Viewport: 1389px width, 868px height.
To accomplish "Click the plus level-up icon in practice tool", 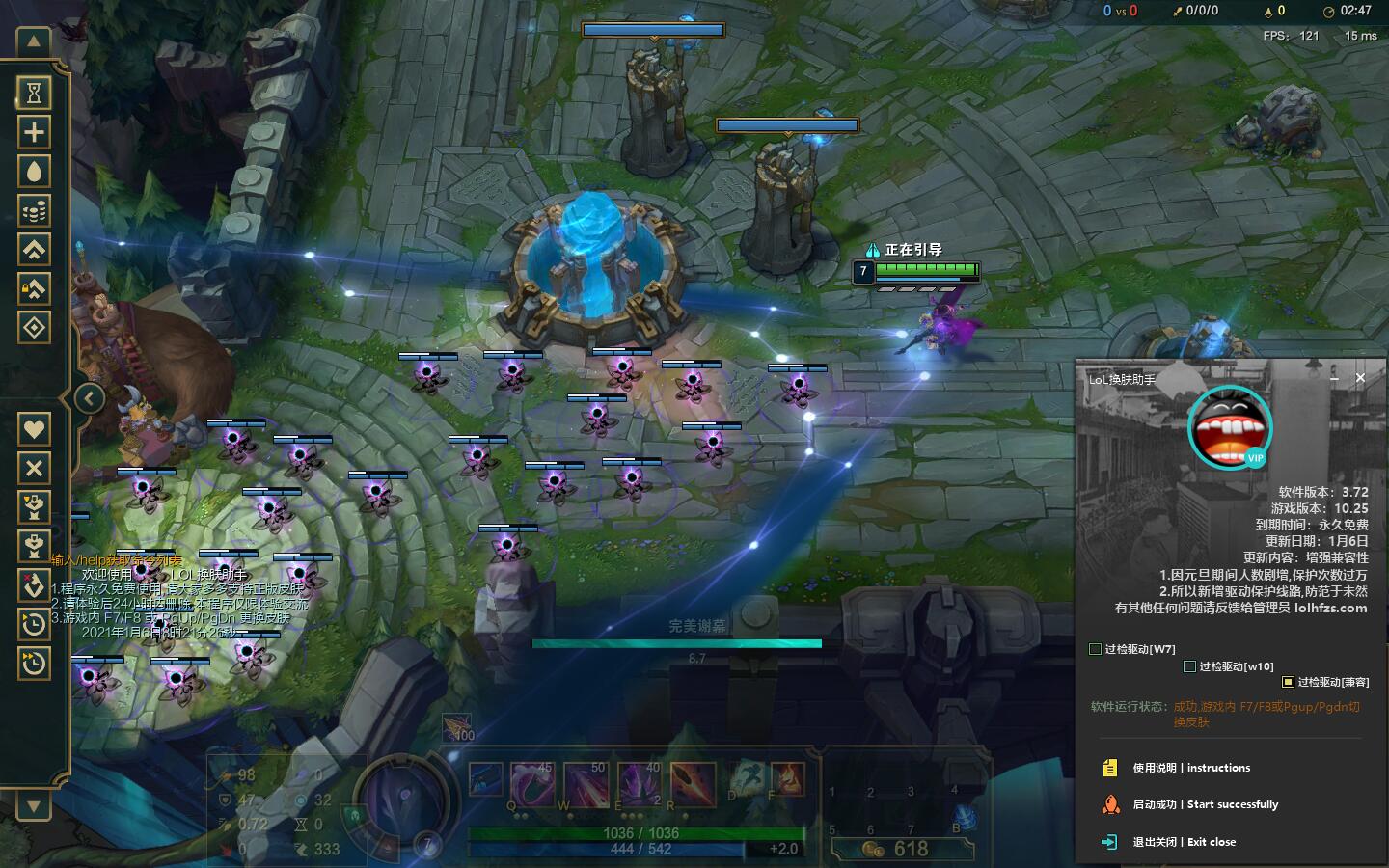I will (x=34, y=131).
